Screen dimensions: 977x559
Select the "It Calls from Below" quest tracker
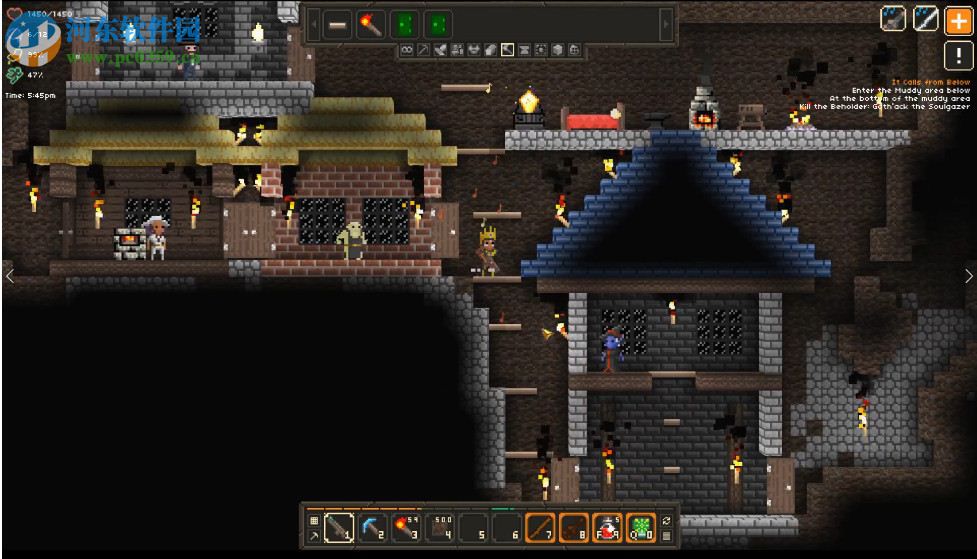click(931, 82)
